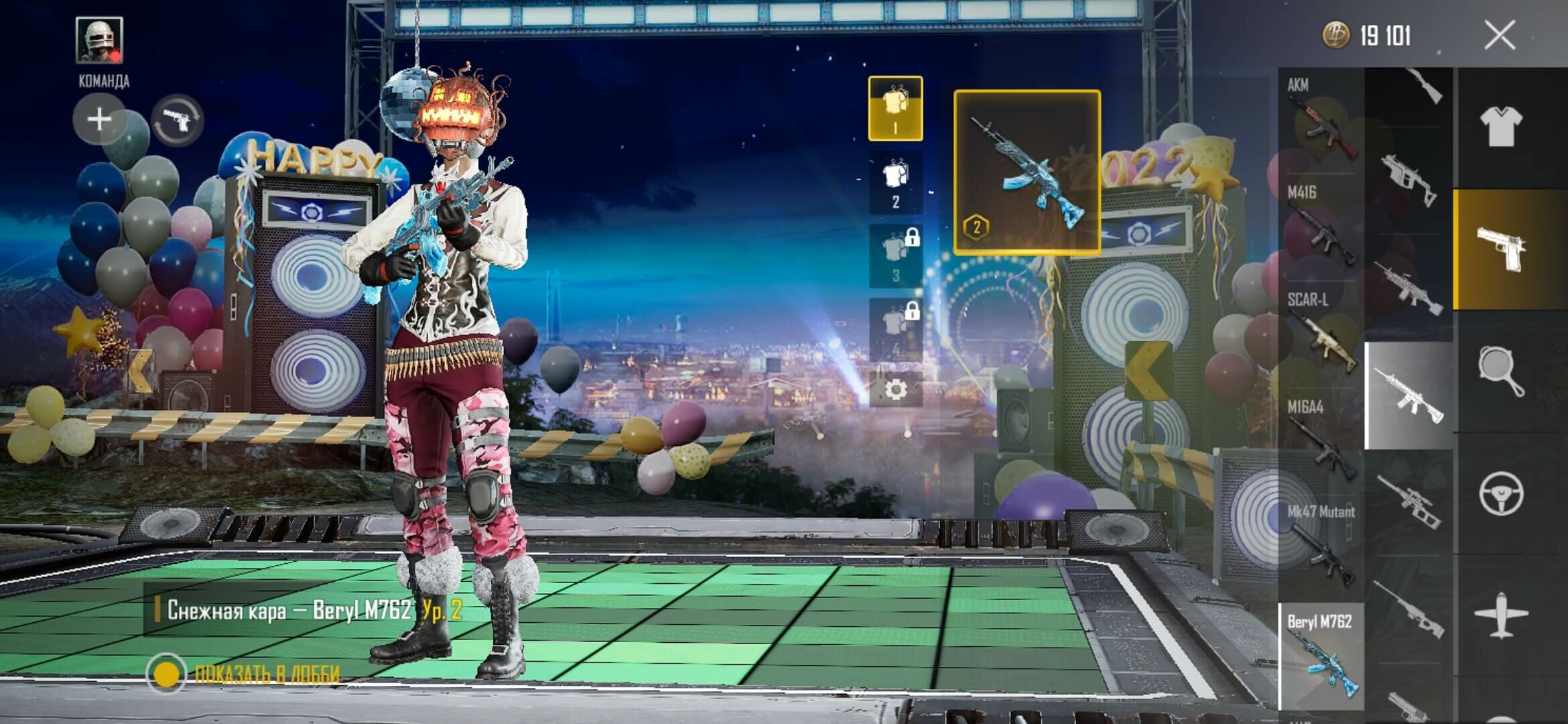
Task: Open the pistol weapon skins category
Action: (1501, 249)
